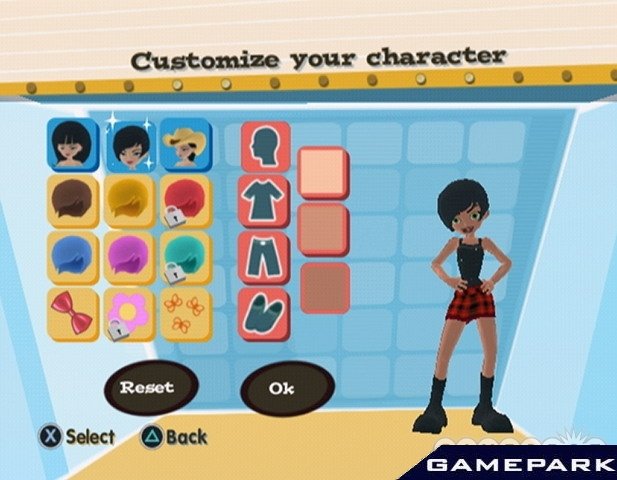Click the locked red hair option

pyautogui.click(x=186, y=200)
